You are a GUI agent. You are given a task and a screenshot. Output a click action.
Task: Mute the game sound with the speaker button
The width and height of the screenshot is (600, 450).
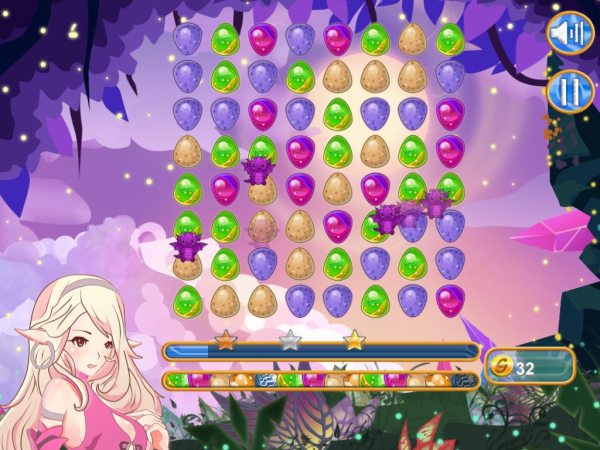(x=567, y=33)
